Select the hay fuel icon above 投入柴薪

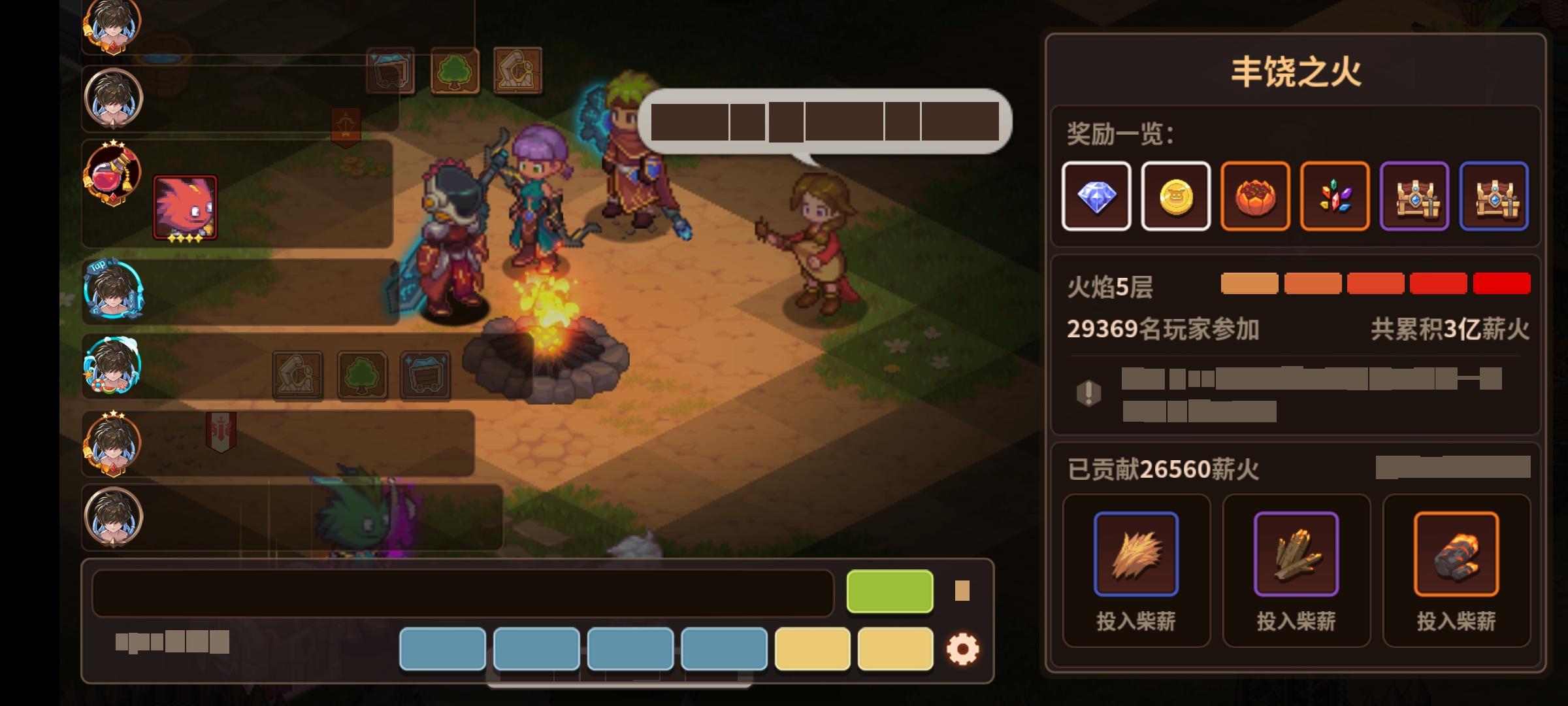(x=1137, y=554)
